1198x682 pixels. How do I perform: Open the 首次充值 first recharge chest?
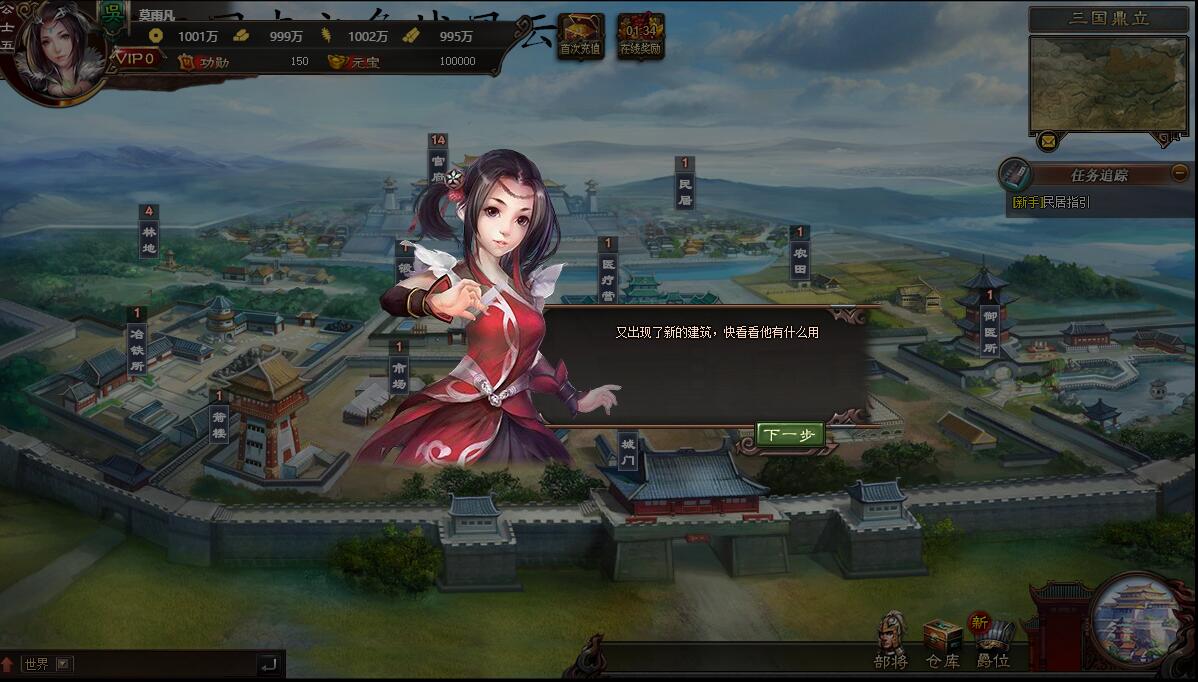[x=581, y=36]
